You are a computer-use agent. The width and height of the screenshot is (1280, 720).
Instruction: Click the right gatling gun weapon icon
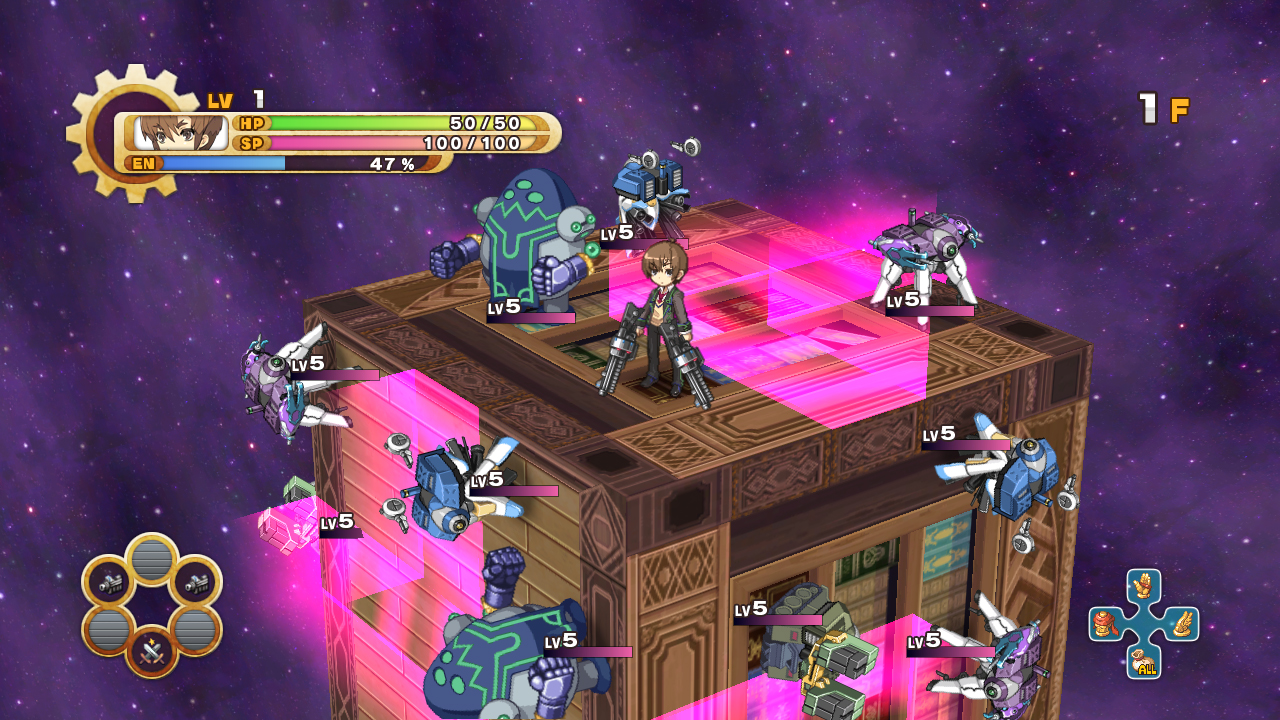197,583
